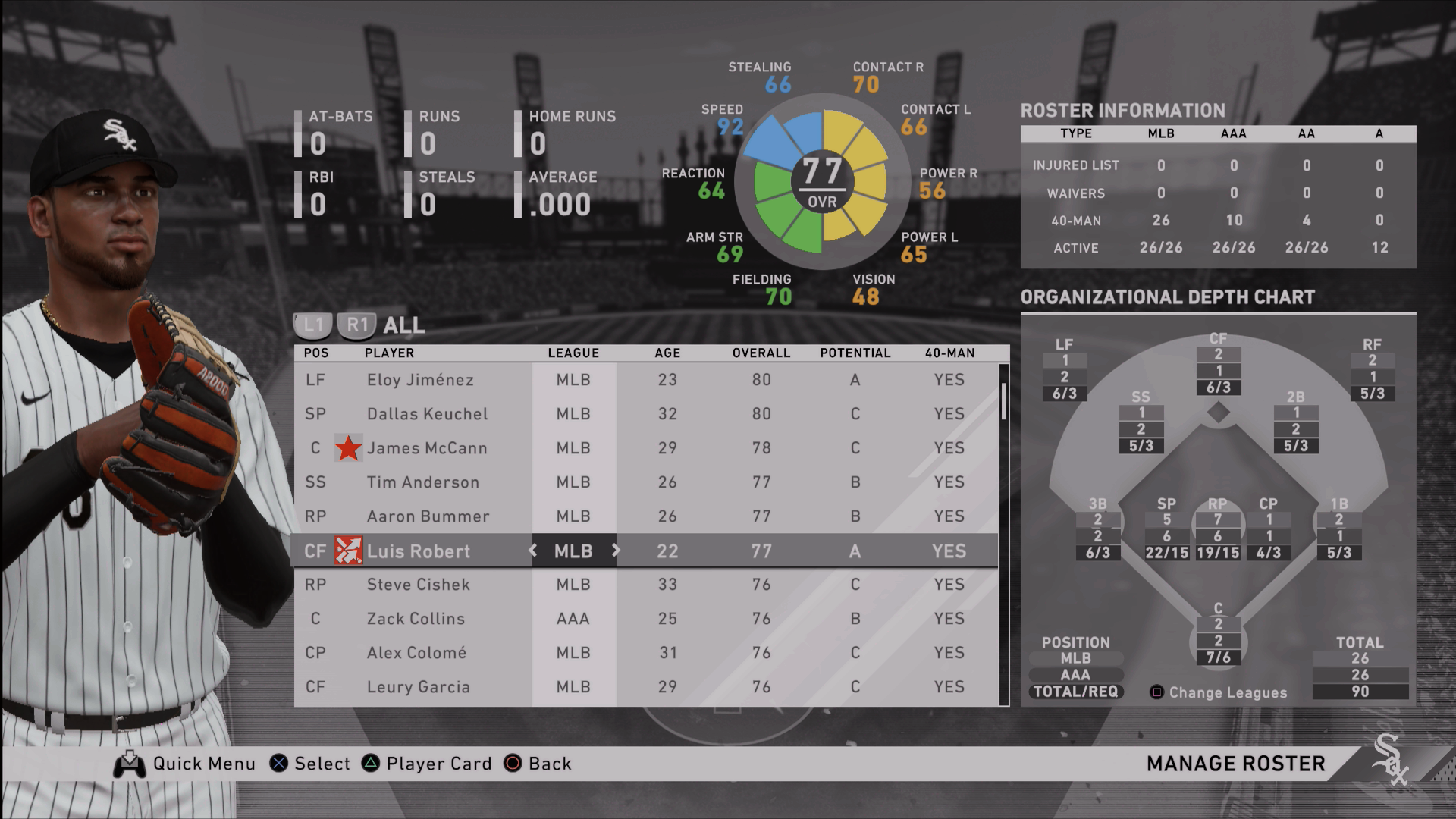Select Leury Garcia roster row
This screenshot has height=819, width=1456.
418,687
